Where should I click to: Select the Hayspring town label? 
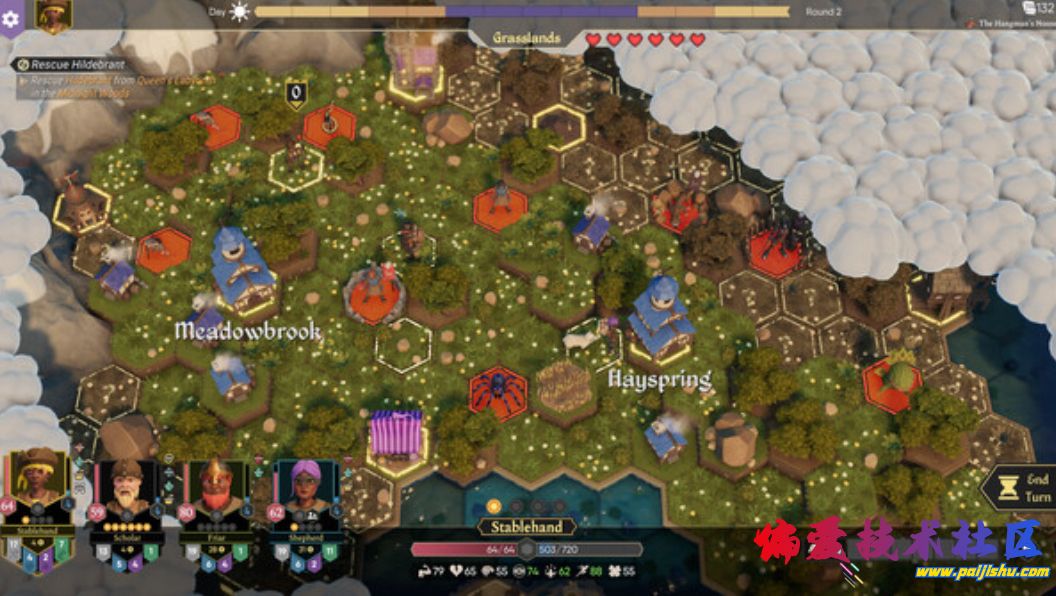[659, 380]
